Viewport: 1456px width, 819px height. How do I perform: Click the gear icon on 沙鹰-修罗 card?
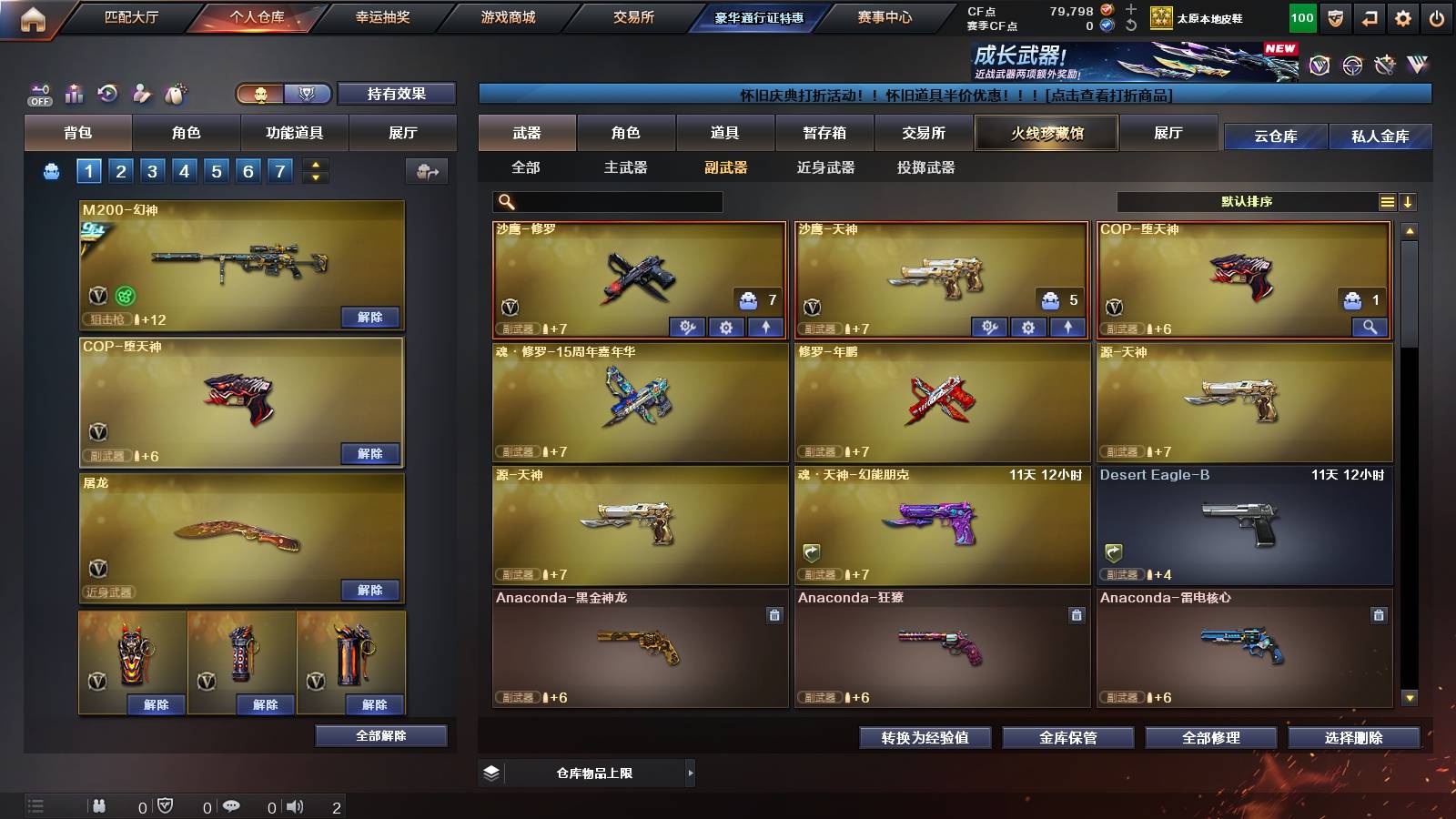click(x=727, y=326)
